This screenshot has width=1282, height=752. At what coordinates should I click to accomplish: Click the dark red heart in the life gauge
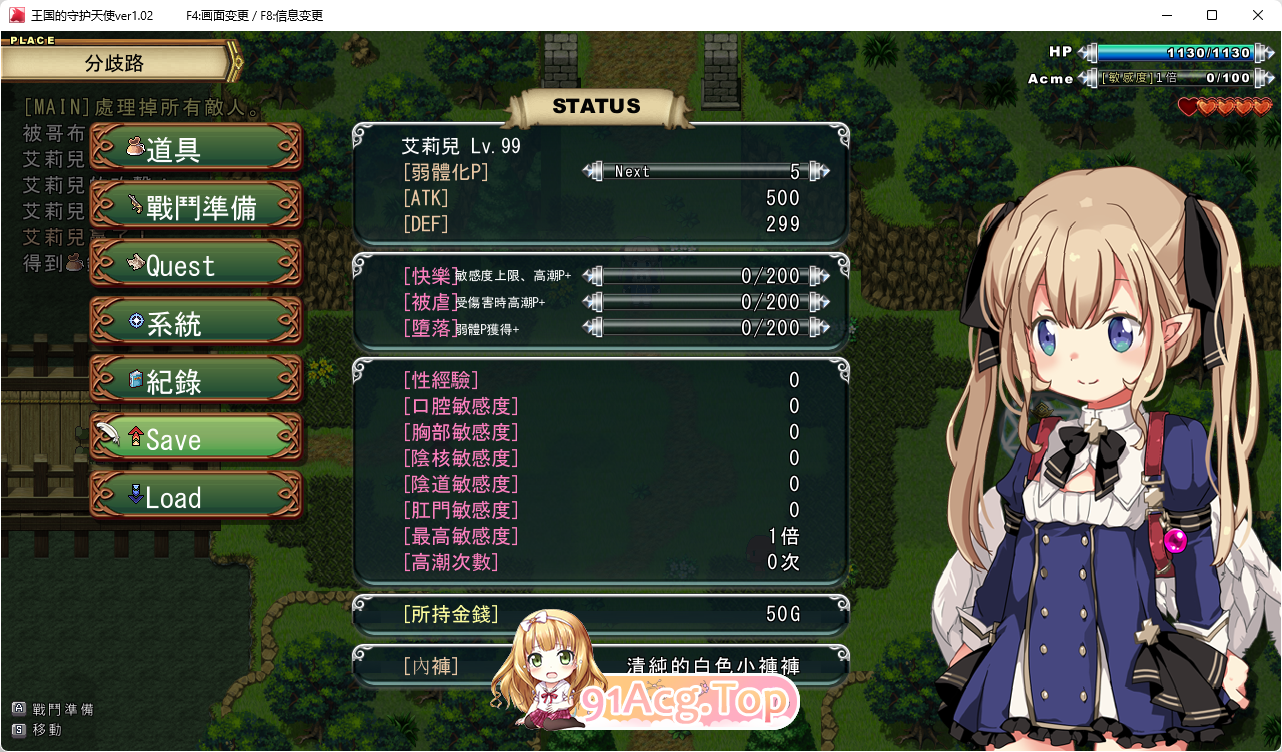[x=1189, y=107]
